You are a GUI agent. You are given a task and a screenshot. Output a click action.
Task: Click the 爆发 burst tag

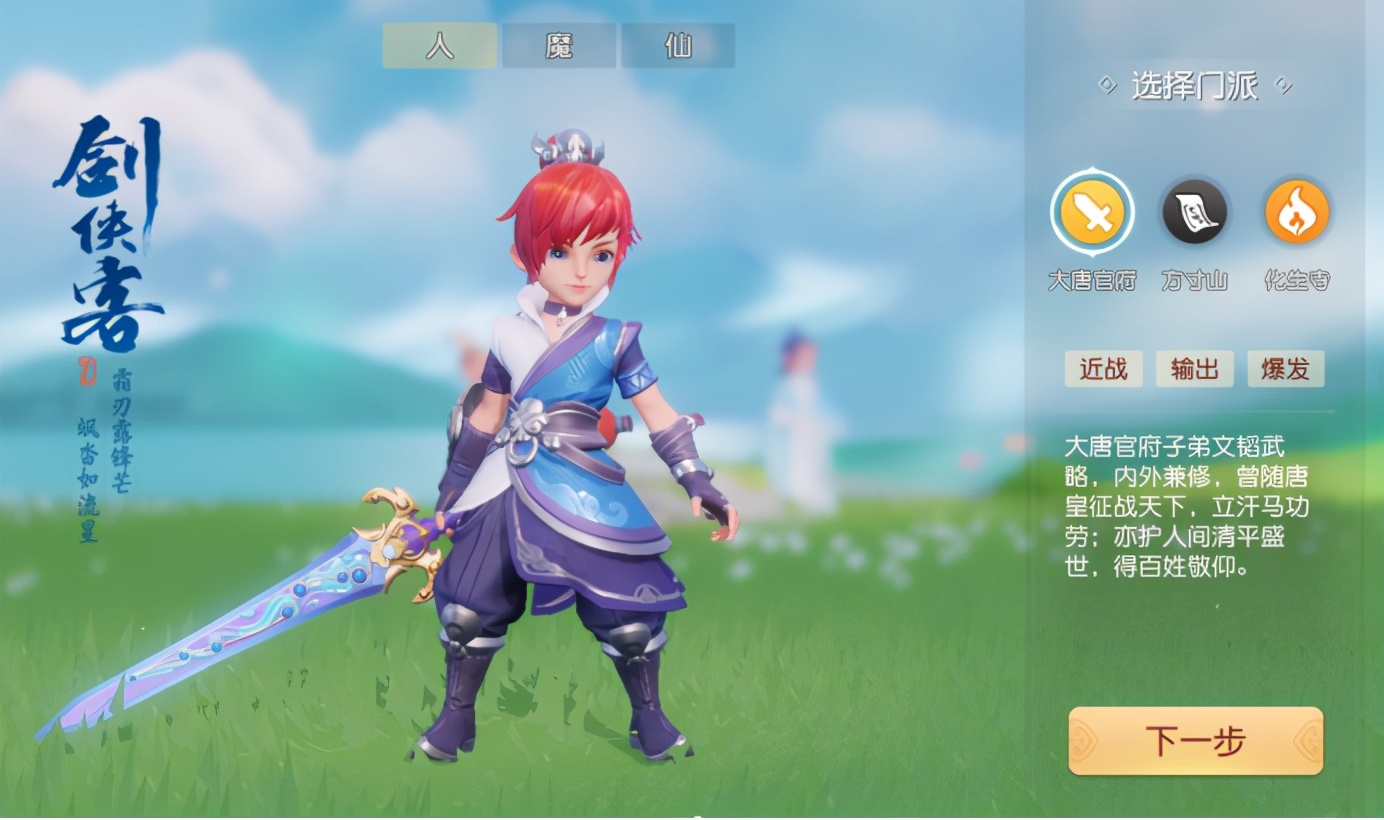pos(1286,369)
